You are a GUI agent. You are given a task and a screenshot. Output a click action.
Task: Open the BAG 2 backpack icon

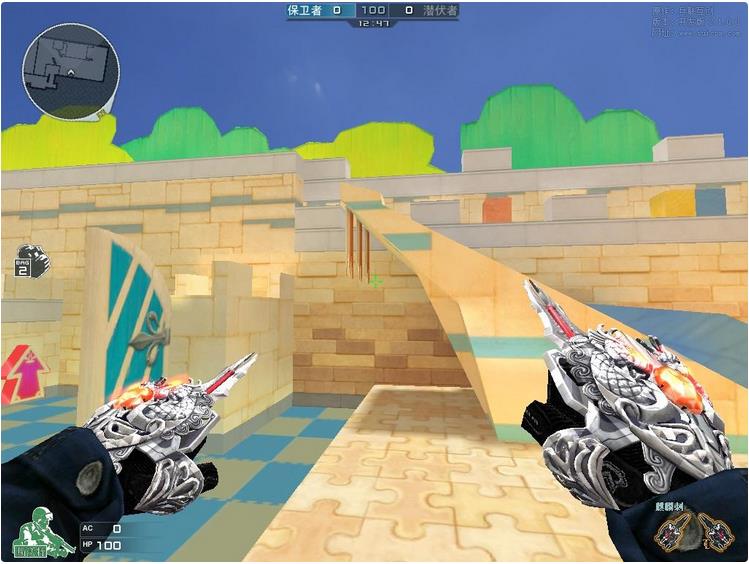tap(31, 260)
